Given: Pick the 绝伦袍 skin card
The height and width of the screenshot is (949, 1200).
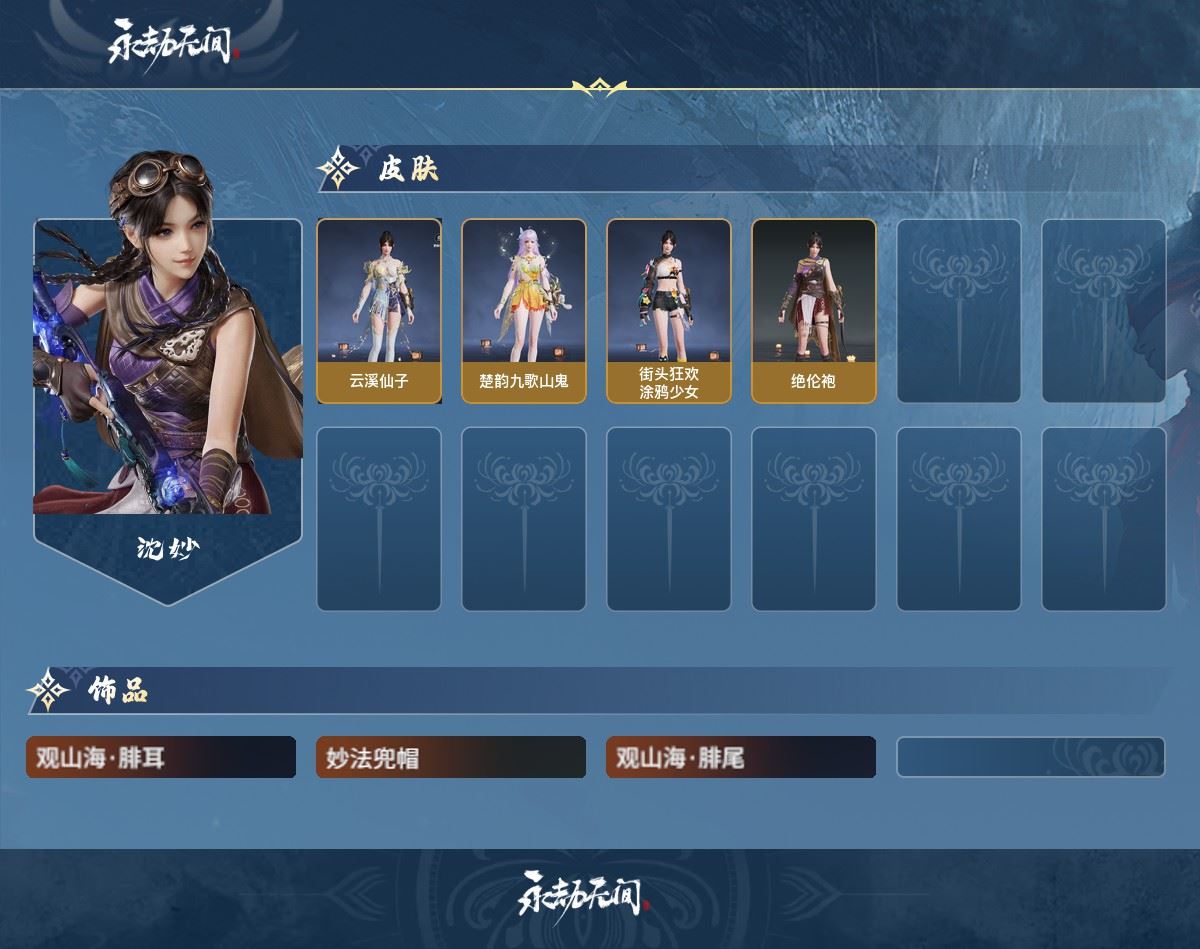Looking at the screenshot, I should (x=813, y=311).
